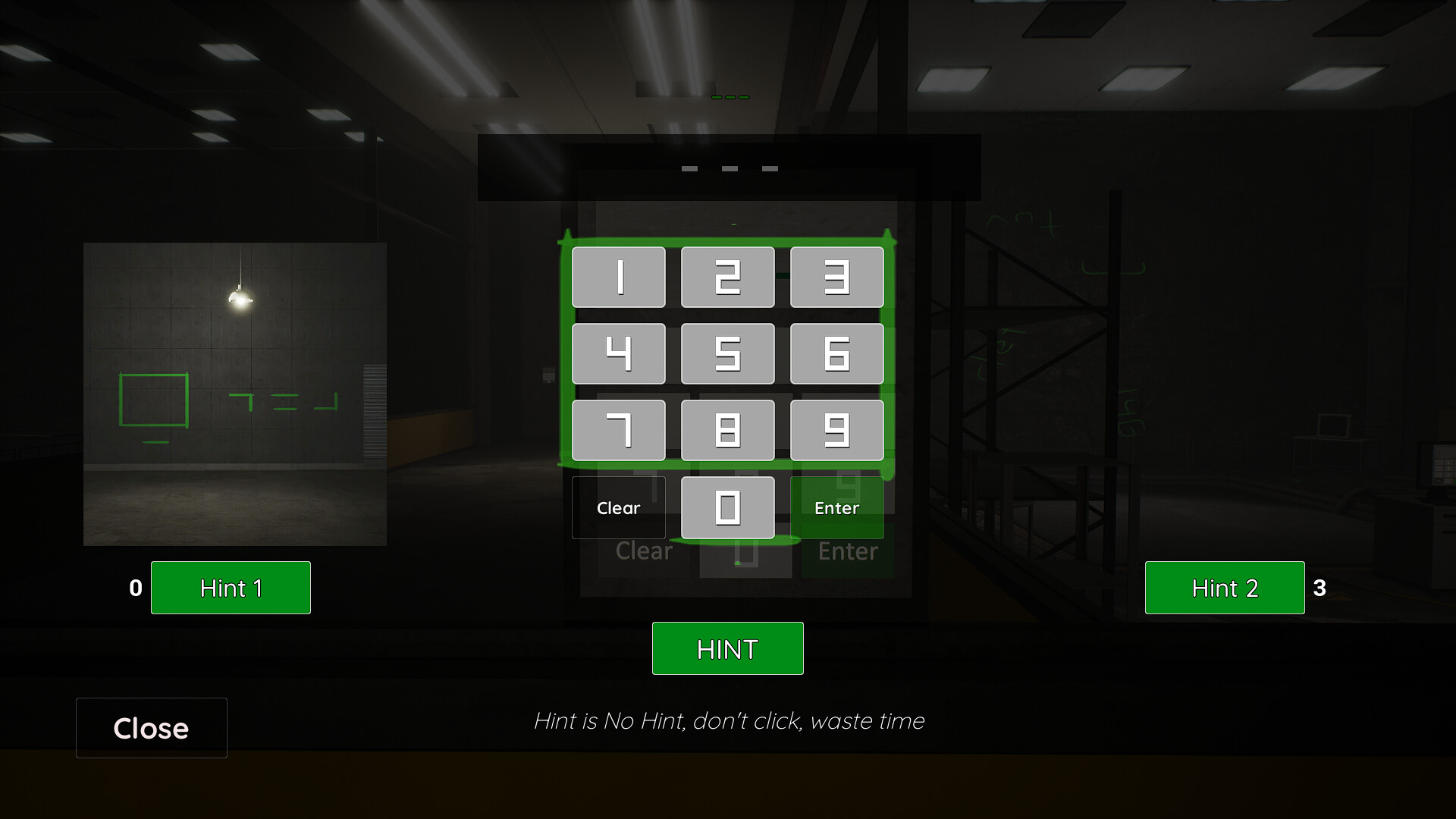Reveal Hint 1
The image size is (1456, 819).
point(231,588)
